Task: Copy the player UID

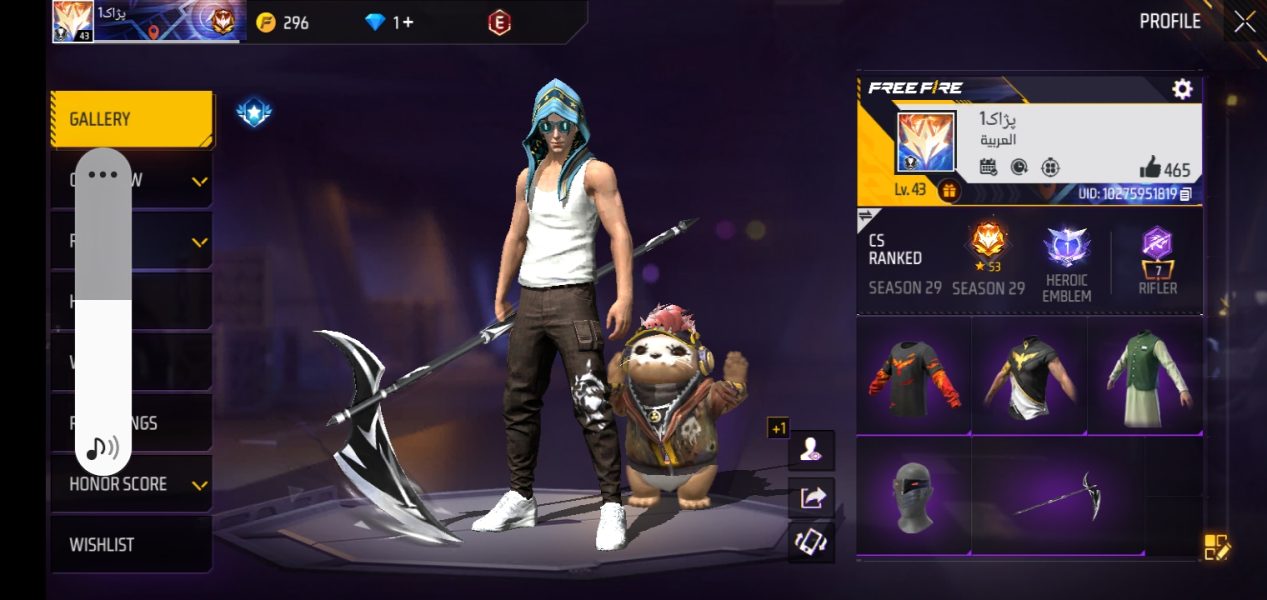Action: click(1186, 193)
